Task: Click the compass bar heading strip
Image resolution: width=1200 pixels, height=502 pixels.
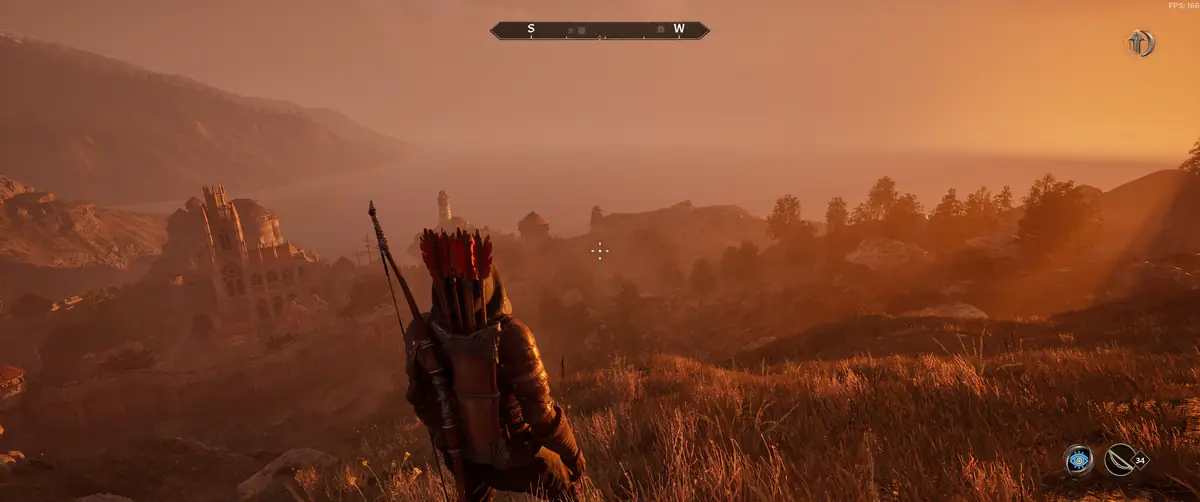Action: (x=600, y=30)
